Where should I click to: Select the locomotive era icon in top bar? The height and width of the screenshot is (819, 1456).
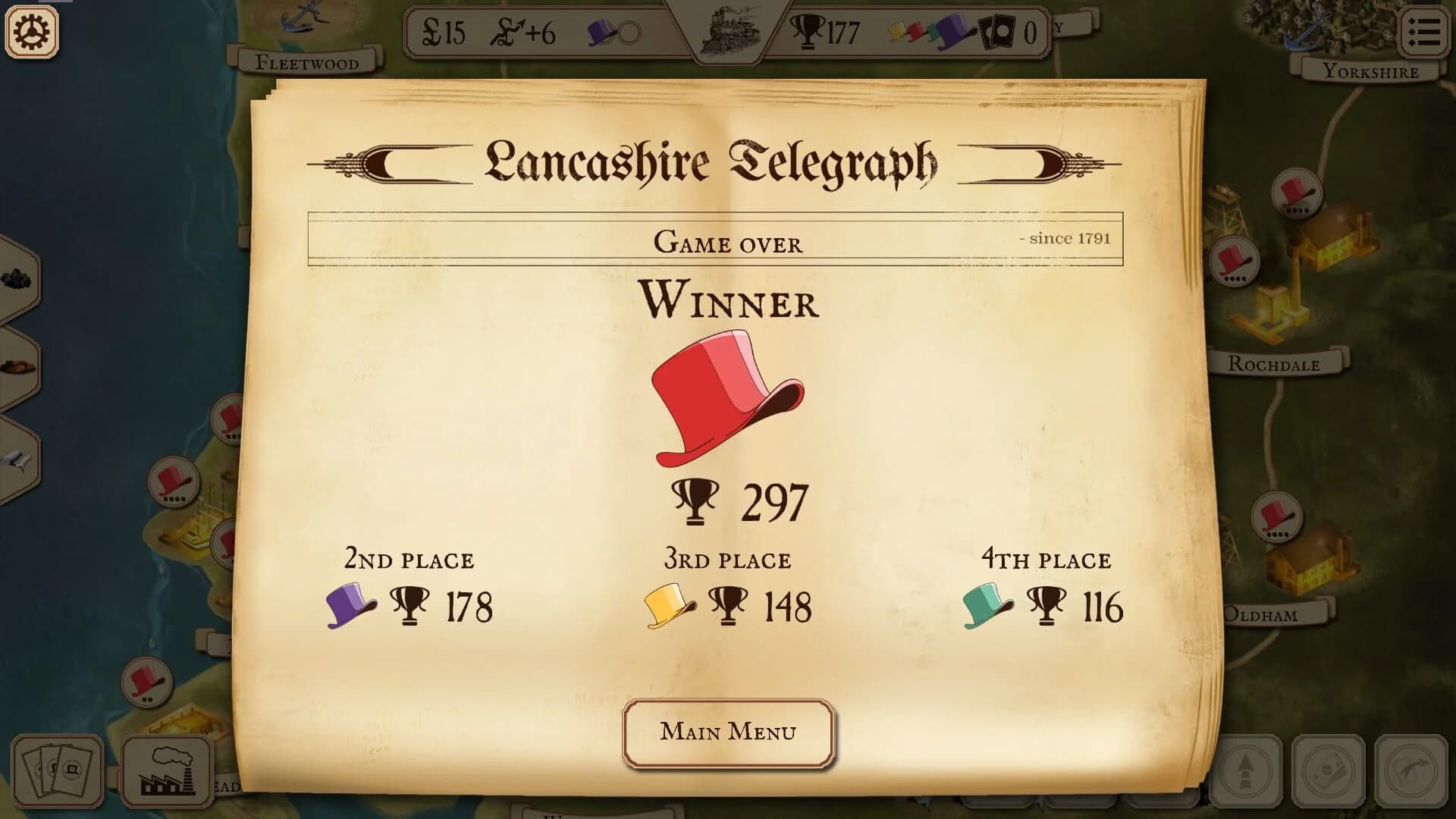click(x=730, y=32)
